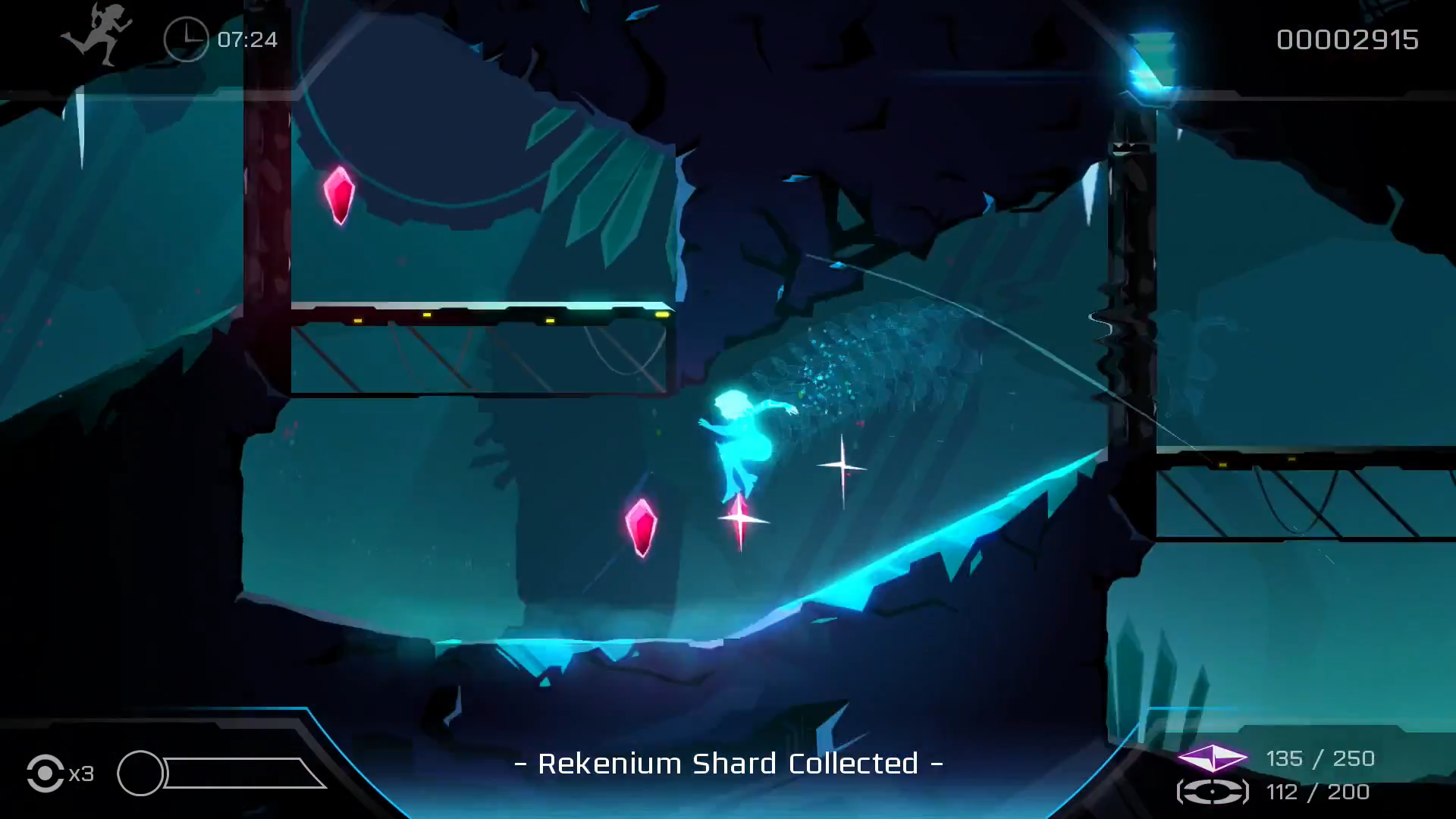
Task: Expand the counter reading 112 / 200
Action: click(1321, 792)
